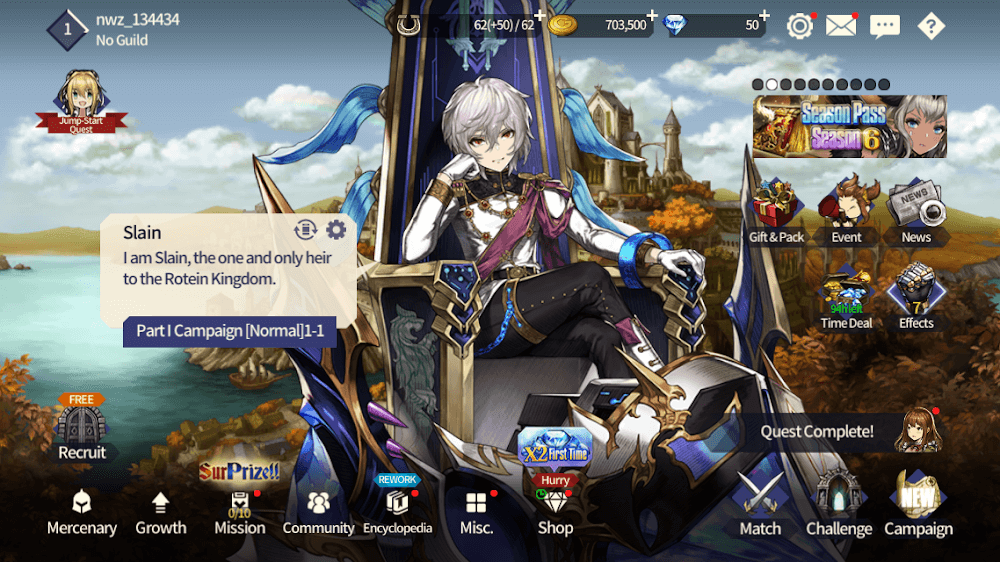Open the Mission menu
Viewport: 1000px width, 562px height.
240,512
